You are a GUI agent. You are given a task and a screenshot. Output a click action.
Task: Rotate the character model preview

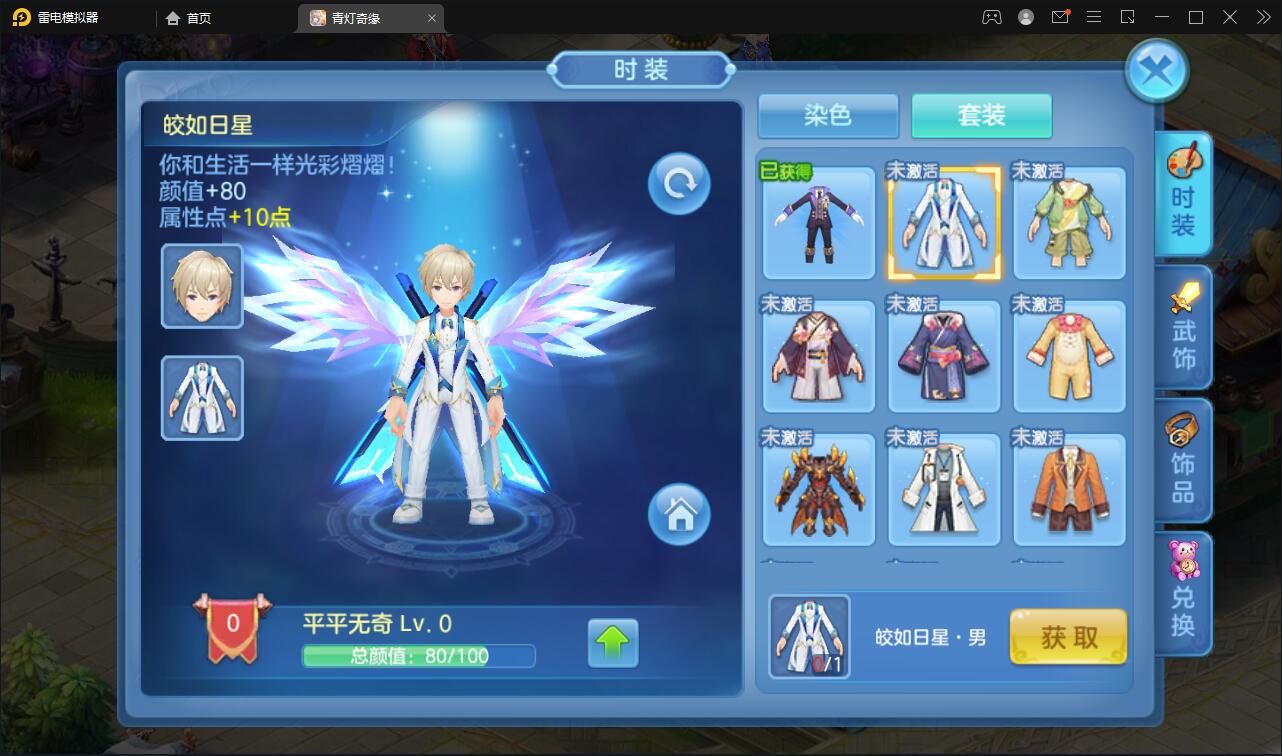pyautogui.click(x=678, y=182)
